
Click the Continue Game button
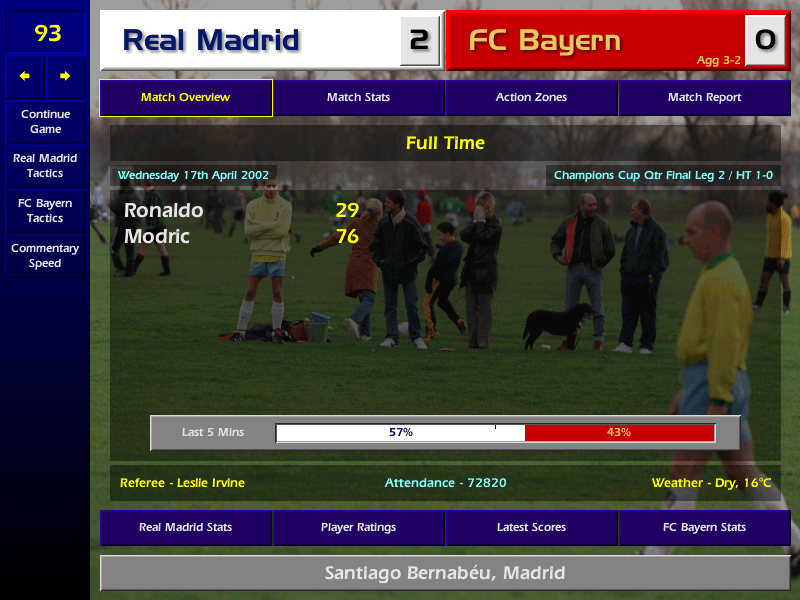coord(45,121)
